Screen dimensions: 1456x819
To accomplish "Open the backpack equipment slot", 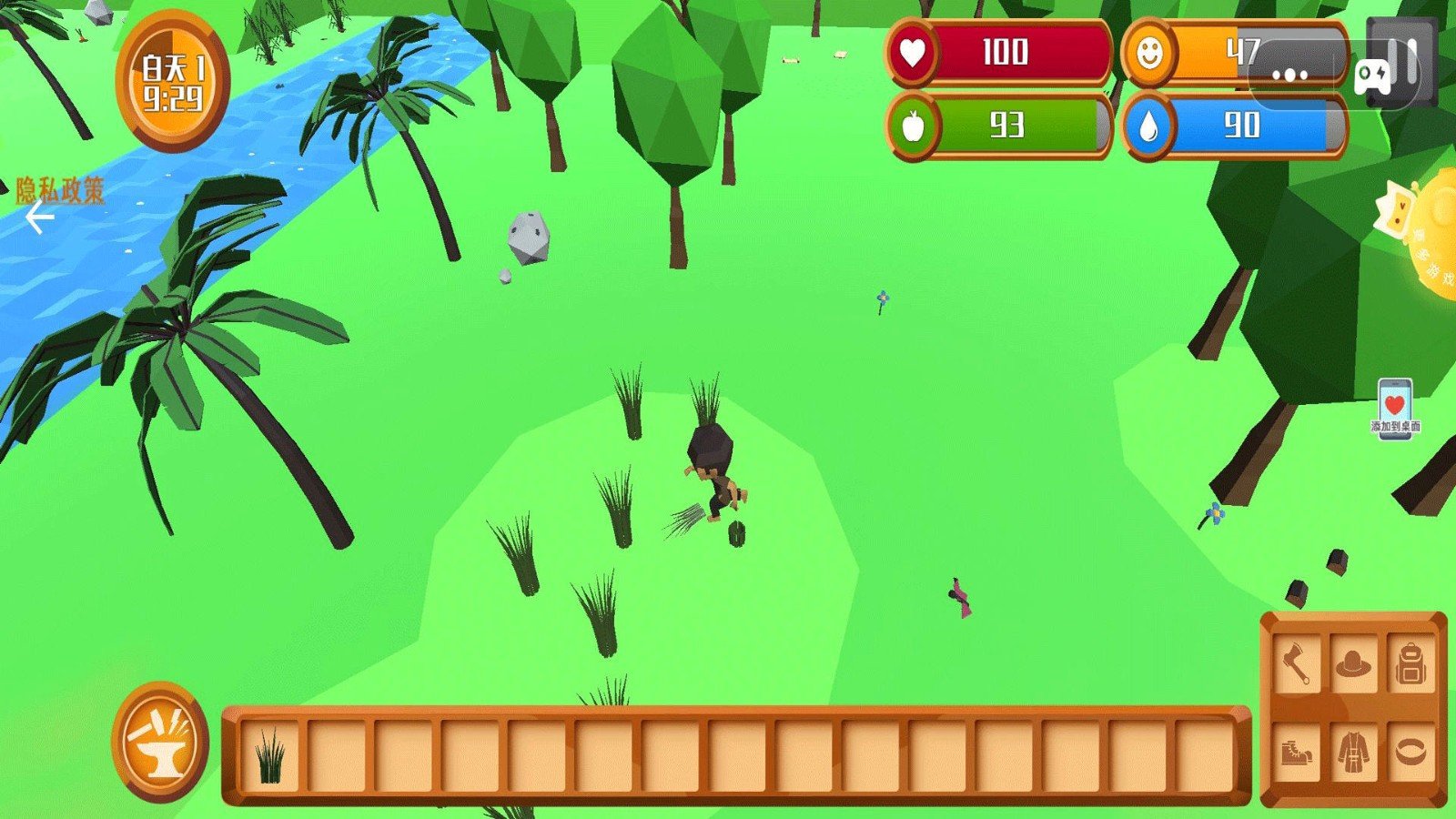I will (1410, 663).
